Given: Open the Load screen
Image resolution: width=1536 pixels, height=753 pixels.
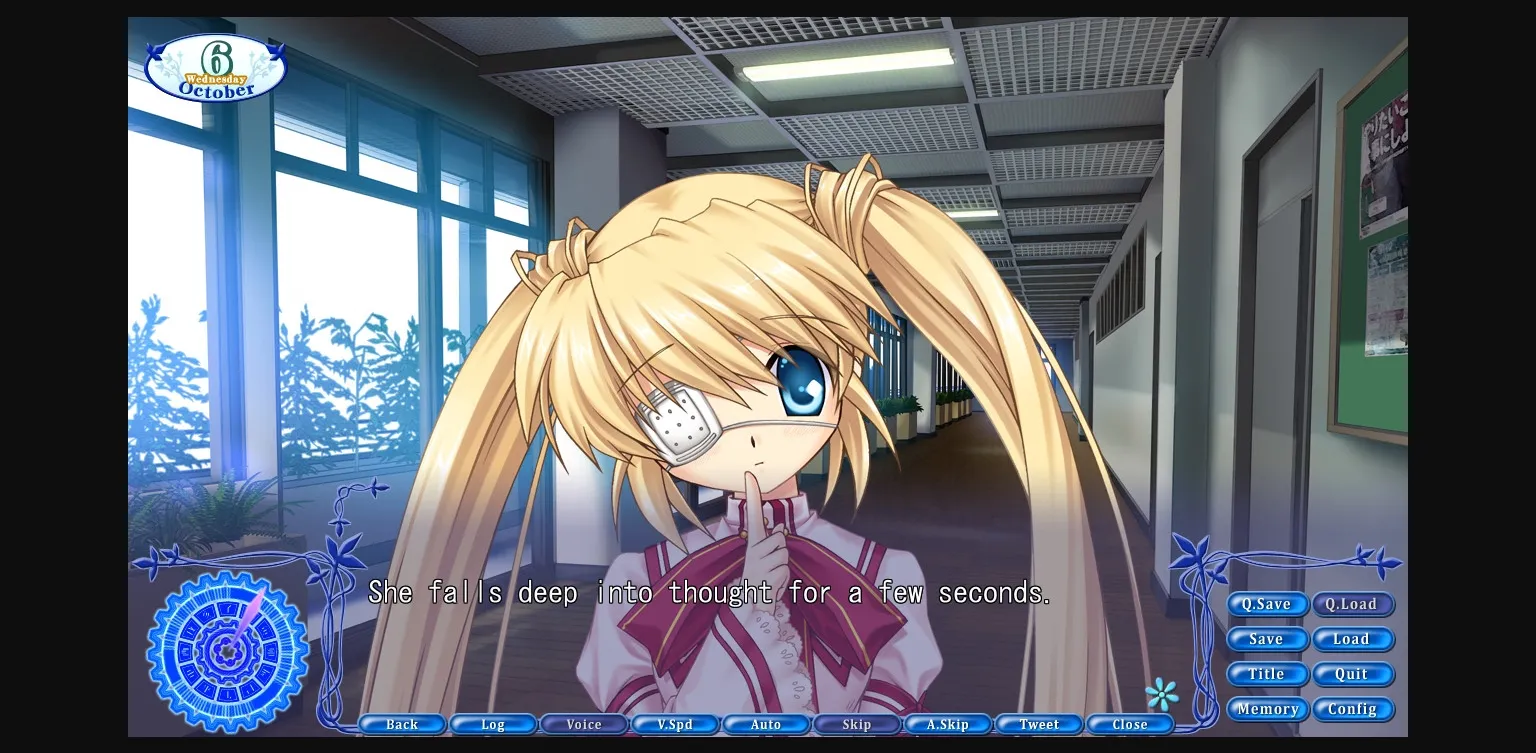Looking at the screenshot, I should 1353,639.
